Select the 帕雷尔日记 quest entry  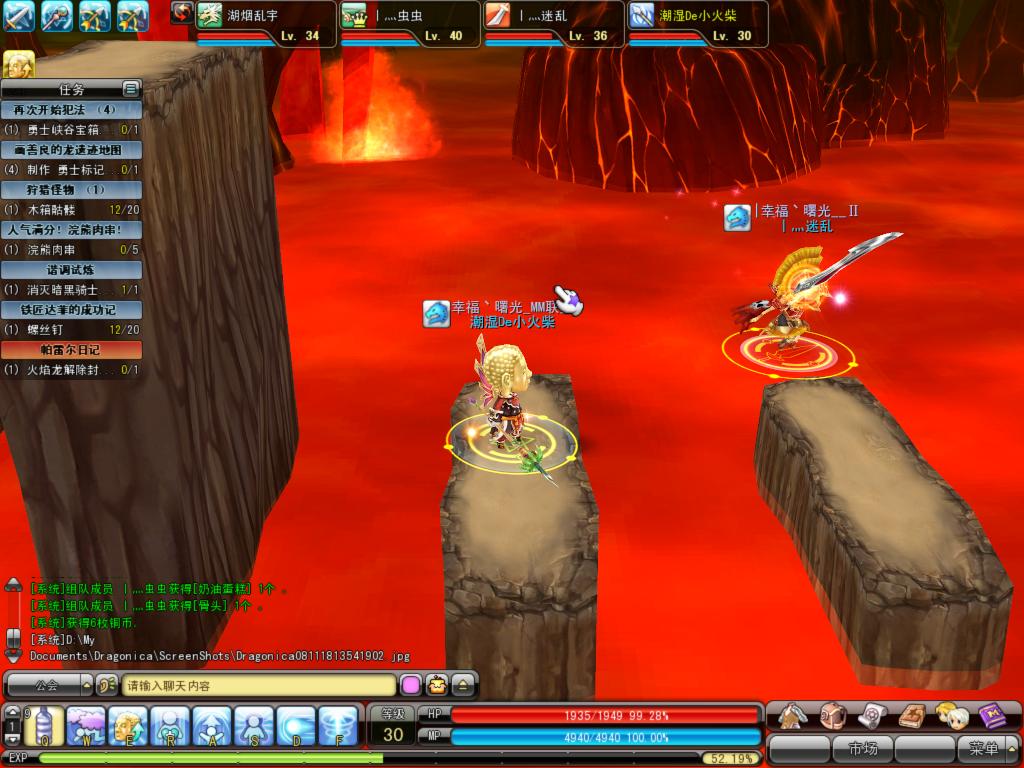[x=71, y=350]
